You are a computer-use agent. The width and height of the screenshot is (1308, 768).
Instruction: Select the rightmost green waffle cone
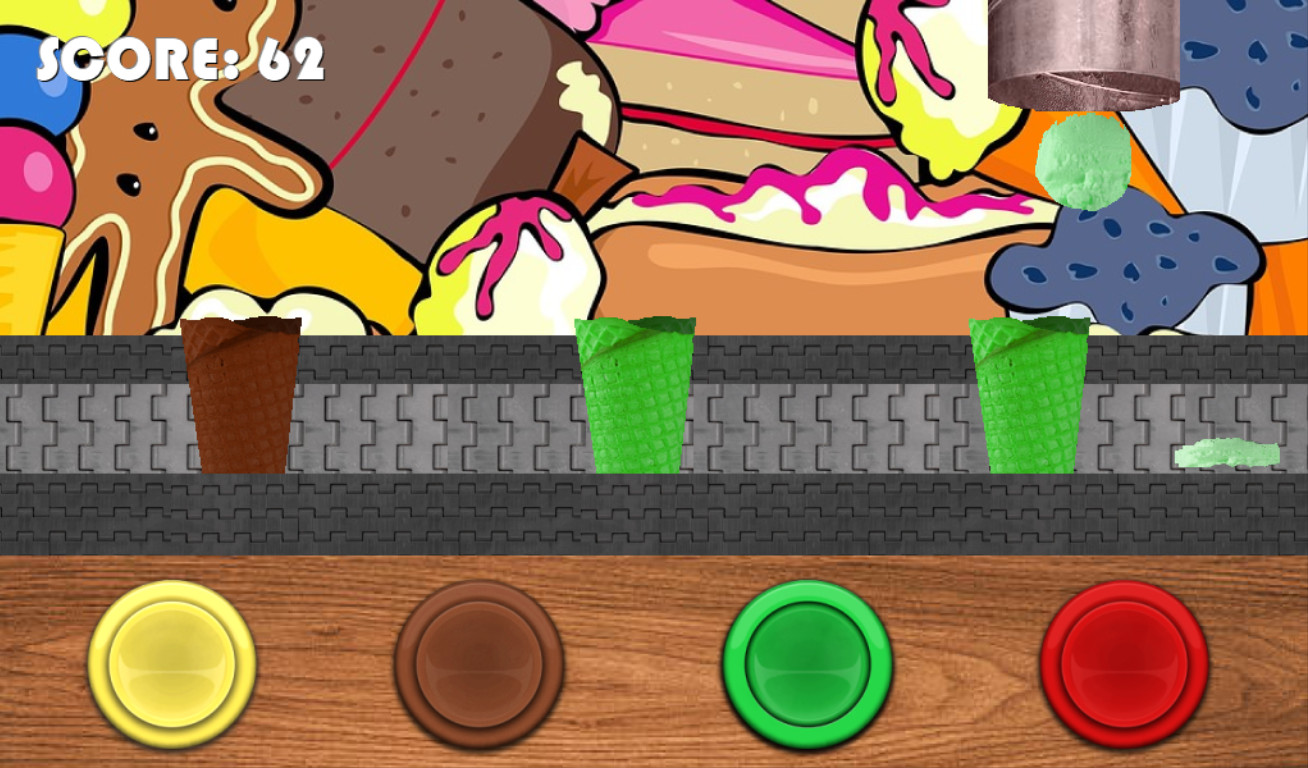click(1028, 395)
